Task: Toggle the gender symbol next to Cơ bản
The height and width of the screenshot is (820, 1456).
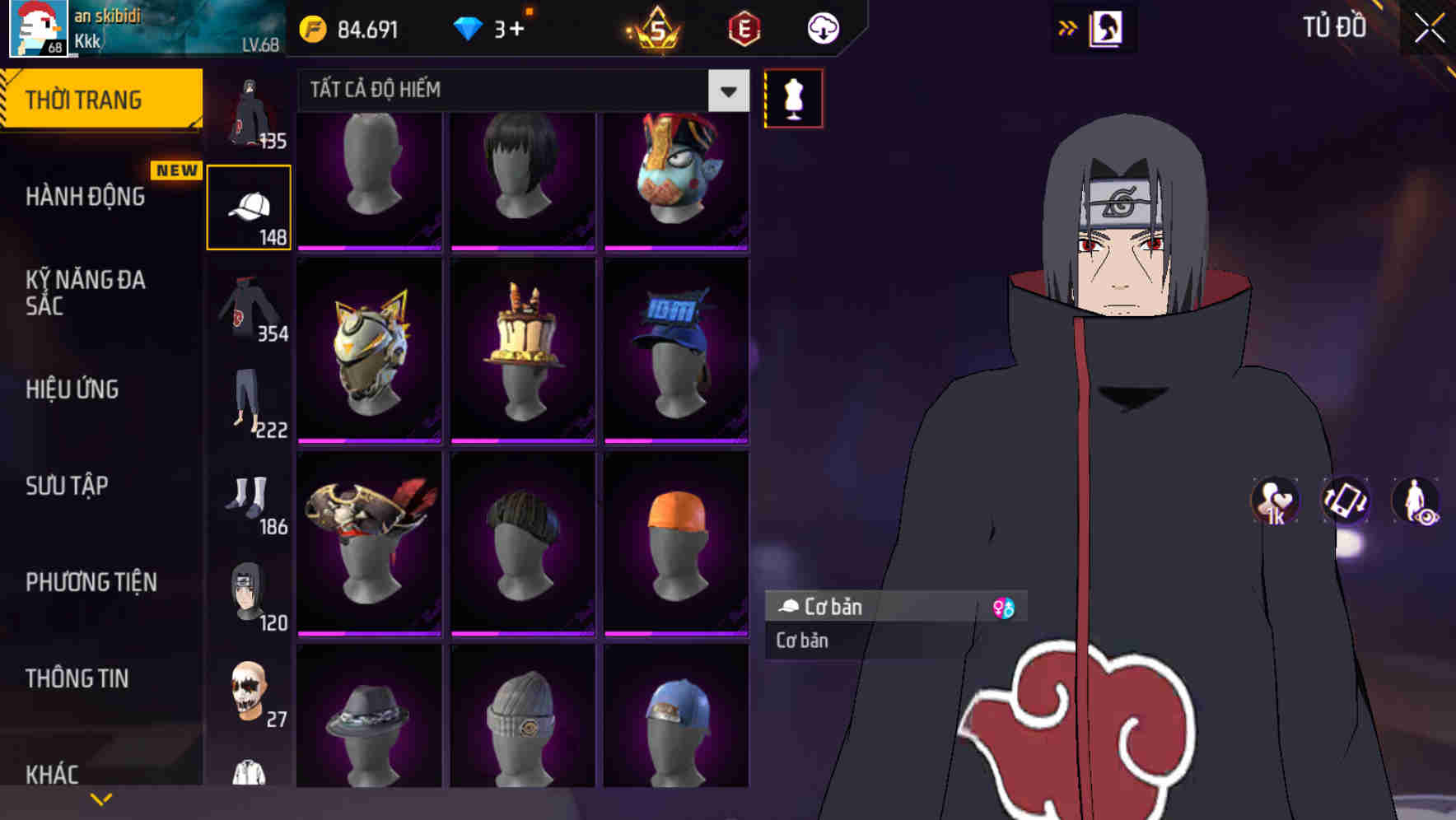Action: 1004,607
